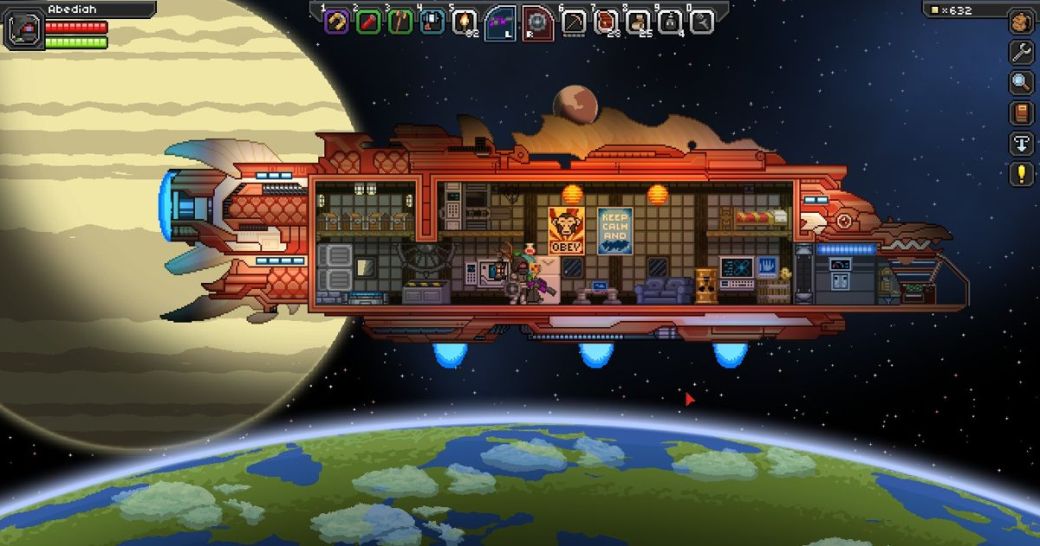Open the wrench crafting menu
This screenshot has height=546, width=1040.
1021,52
